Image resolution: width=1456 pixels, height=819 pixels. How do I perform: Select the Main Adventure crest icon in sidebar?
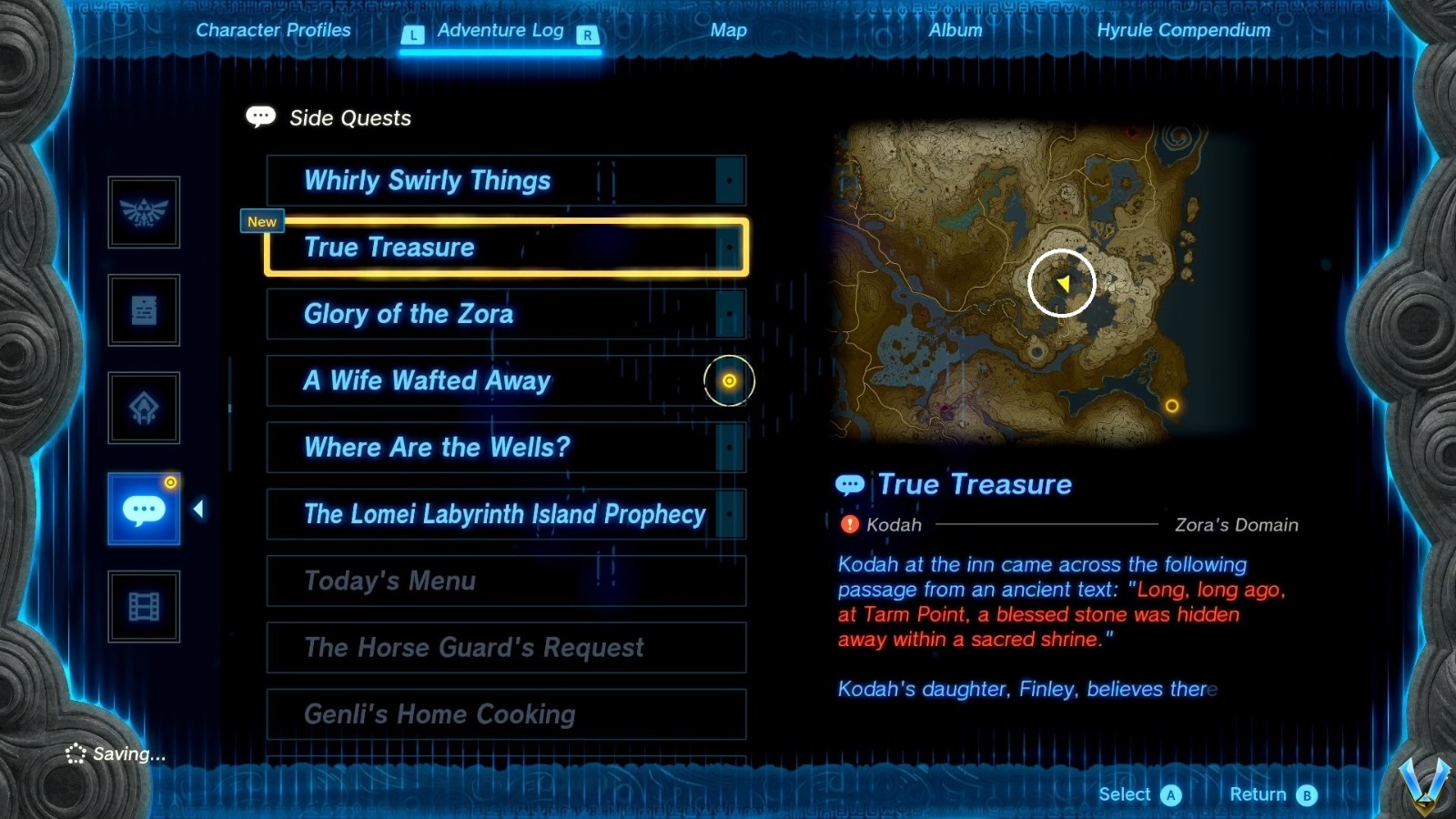144,214
